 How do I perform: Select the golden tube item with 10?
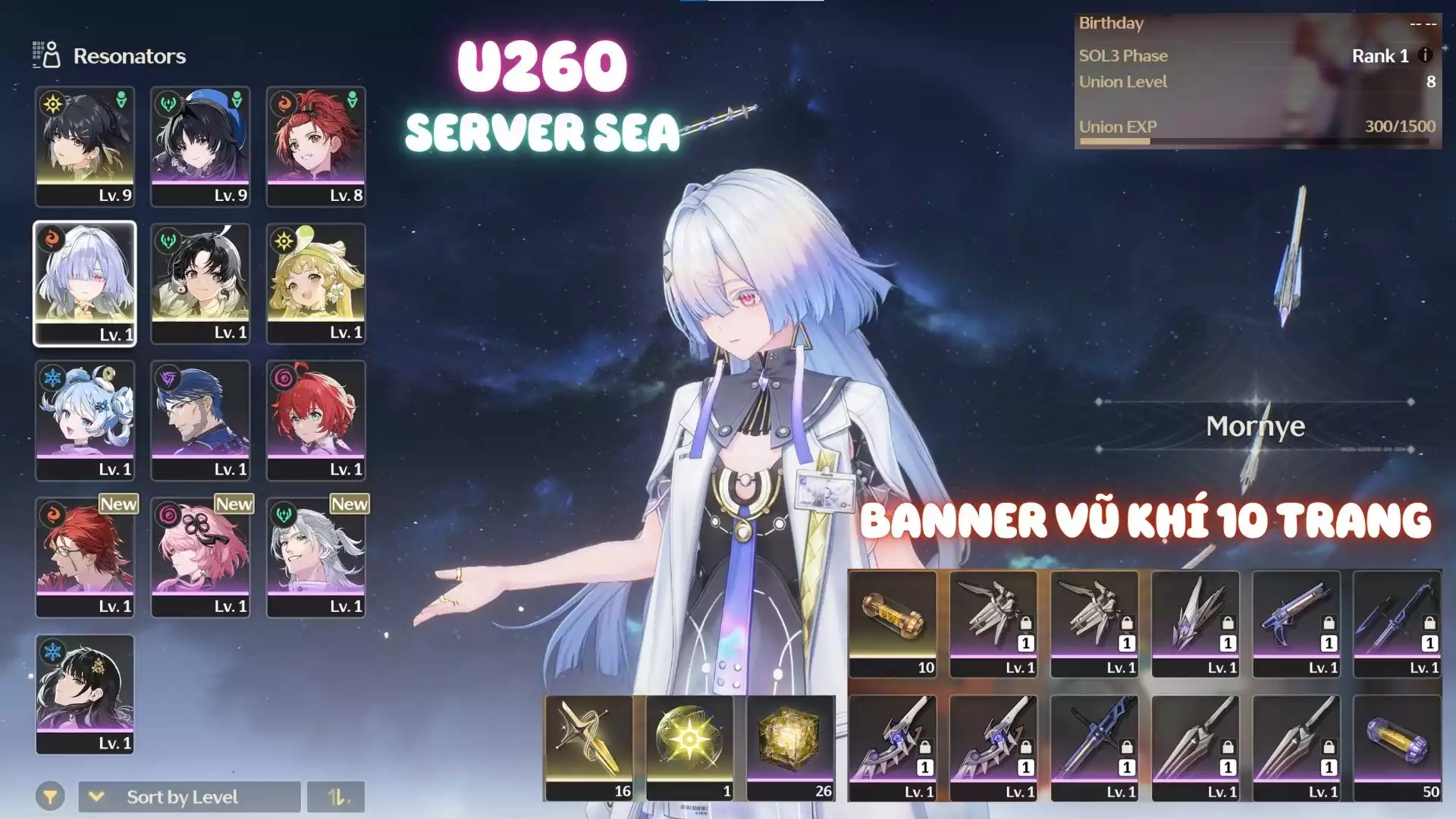(893, 623)
